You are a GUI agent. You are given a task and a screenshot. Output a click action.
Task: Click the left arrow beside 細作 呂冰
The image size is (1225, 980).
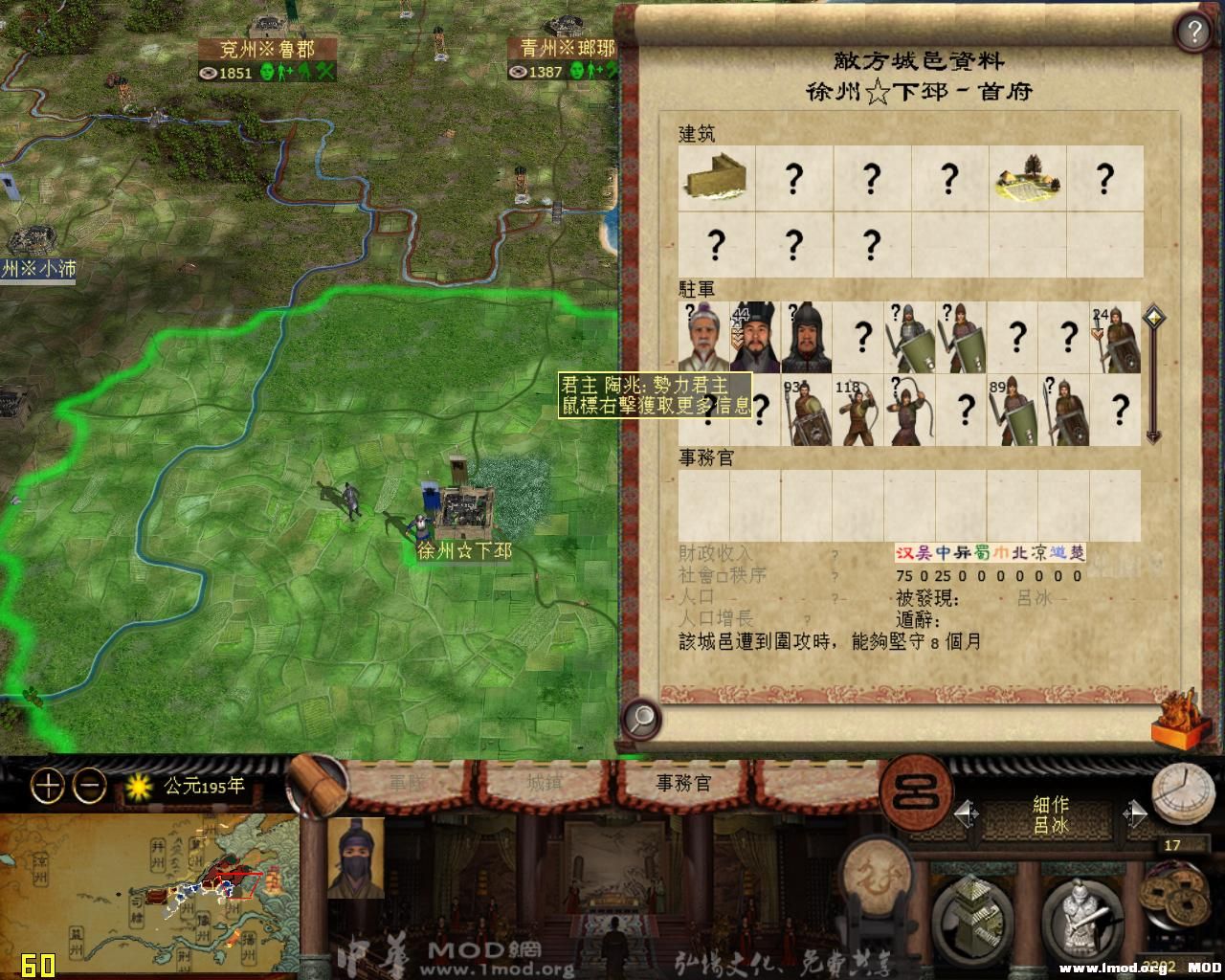962,813
